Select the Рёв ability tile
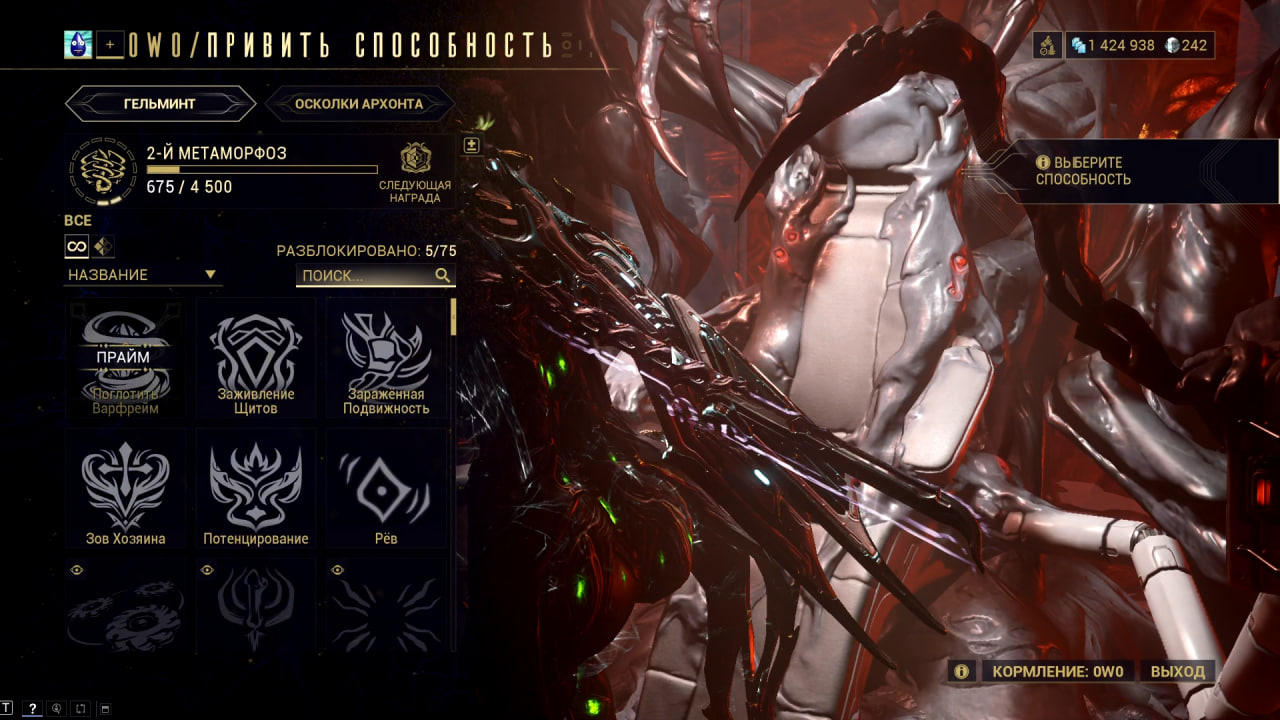Viewport: 1280px width, 720px height. (386, 488)
